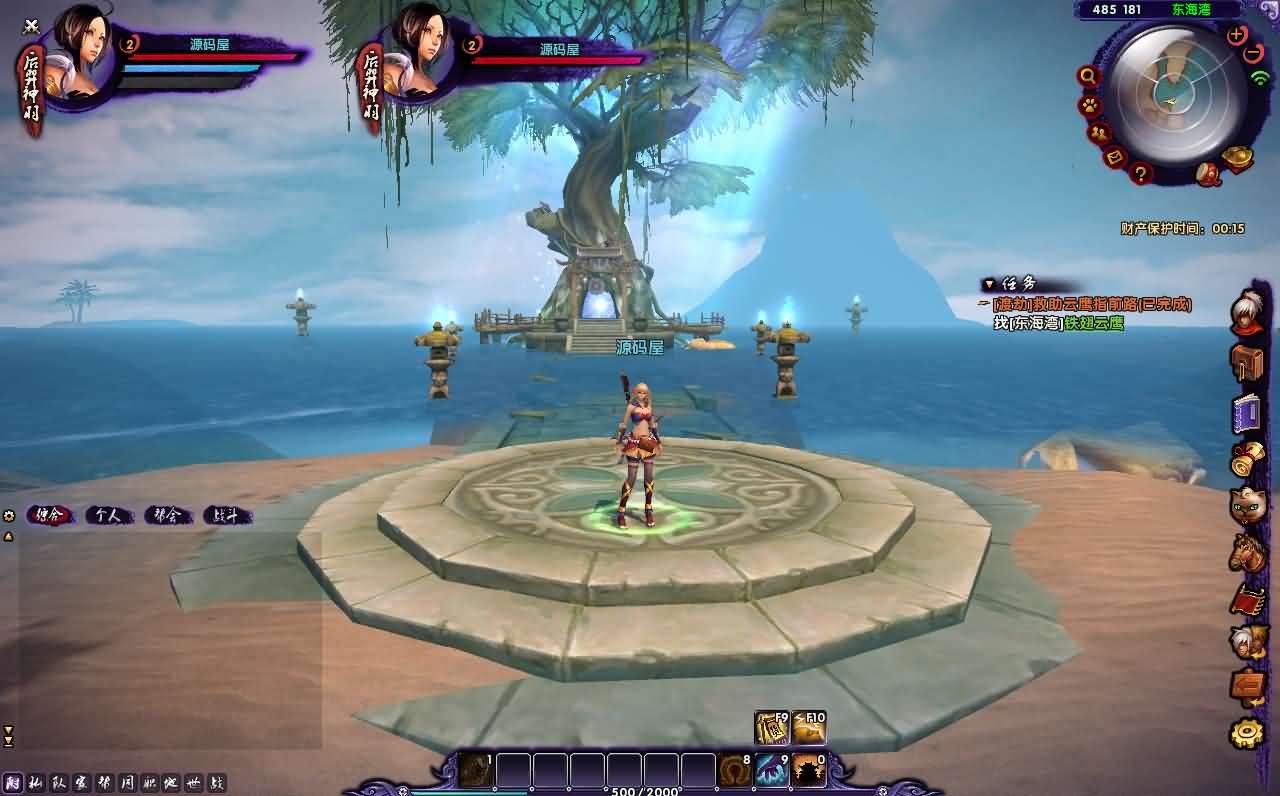Open the mail envelope icon
Viewport: 1280px width, 796px height.
coord(1116,157)
